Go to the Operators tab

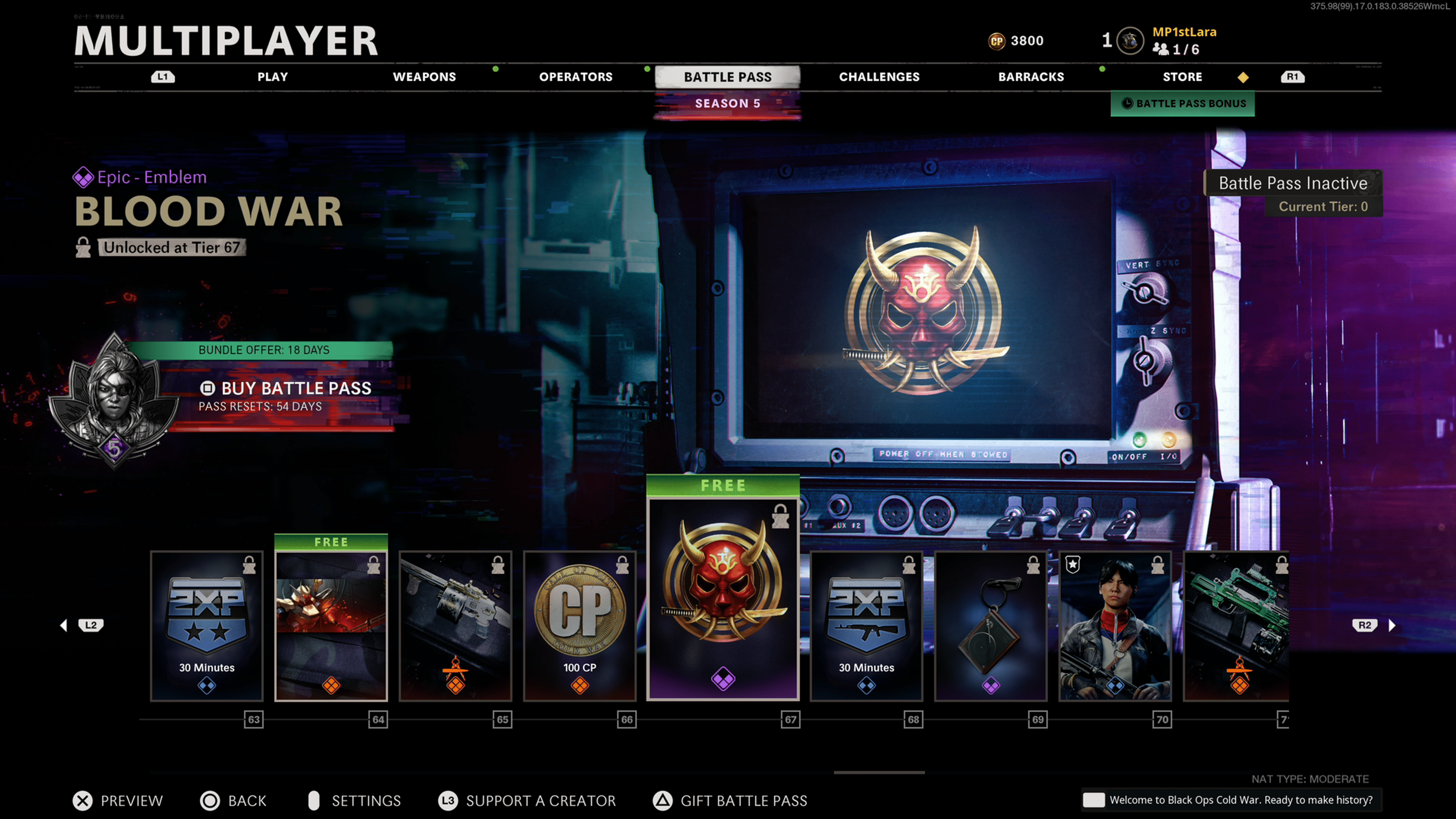coord(576,77)
